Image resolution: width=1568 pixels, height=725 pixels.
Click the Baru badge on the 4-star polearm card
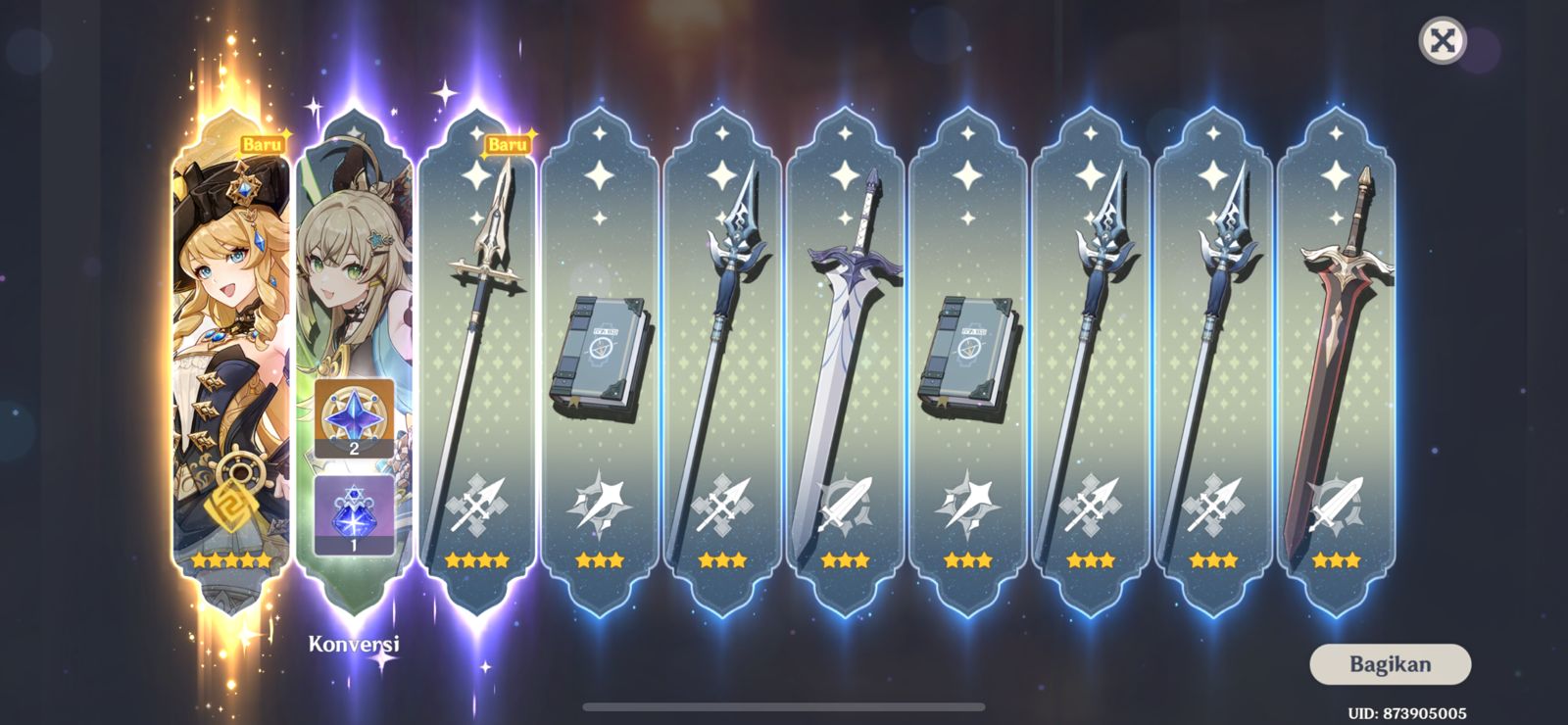tap(506, 145)
